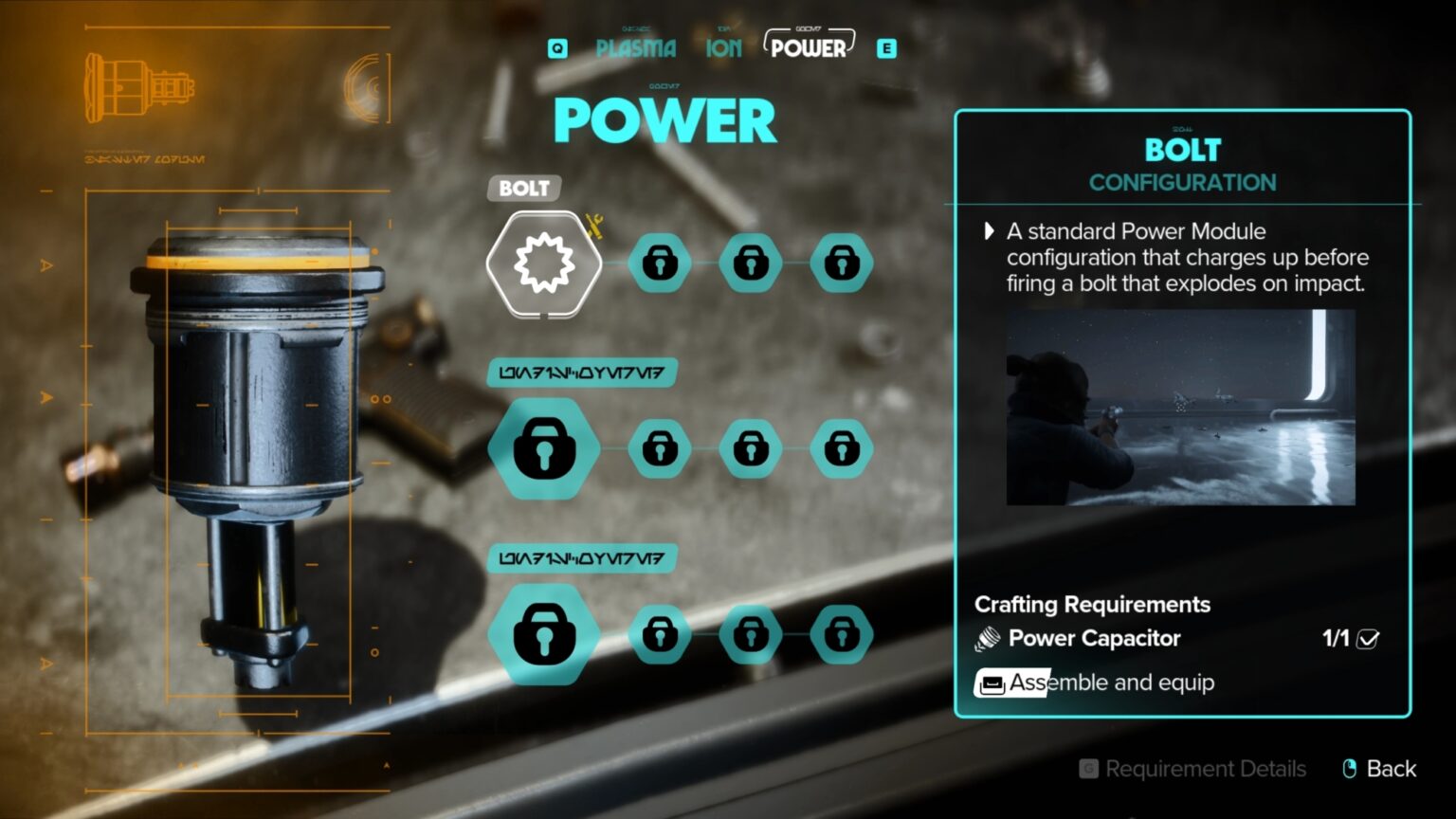Switch to the PLASMA tab
Image resolution: width=1456 pixels, height=819 pixels.
point(636,47)
